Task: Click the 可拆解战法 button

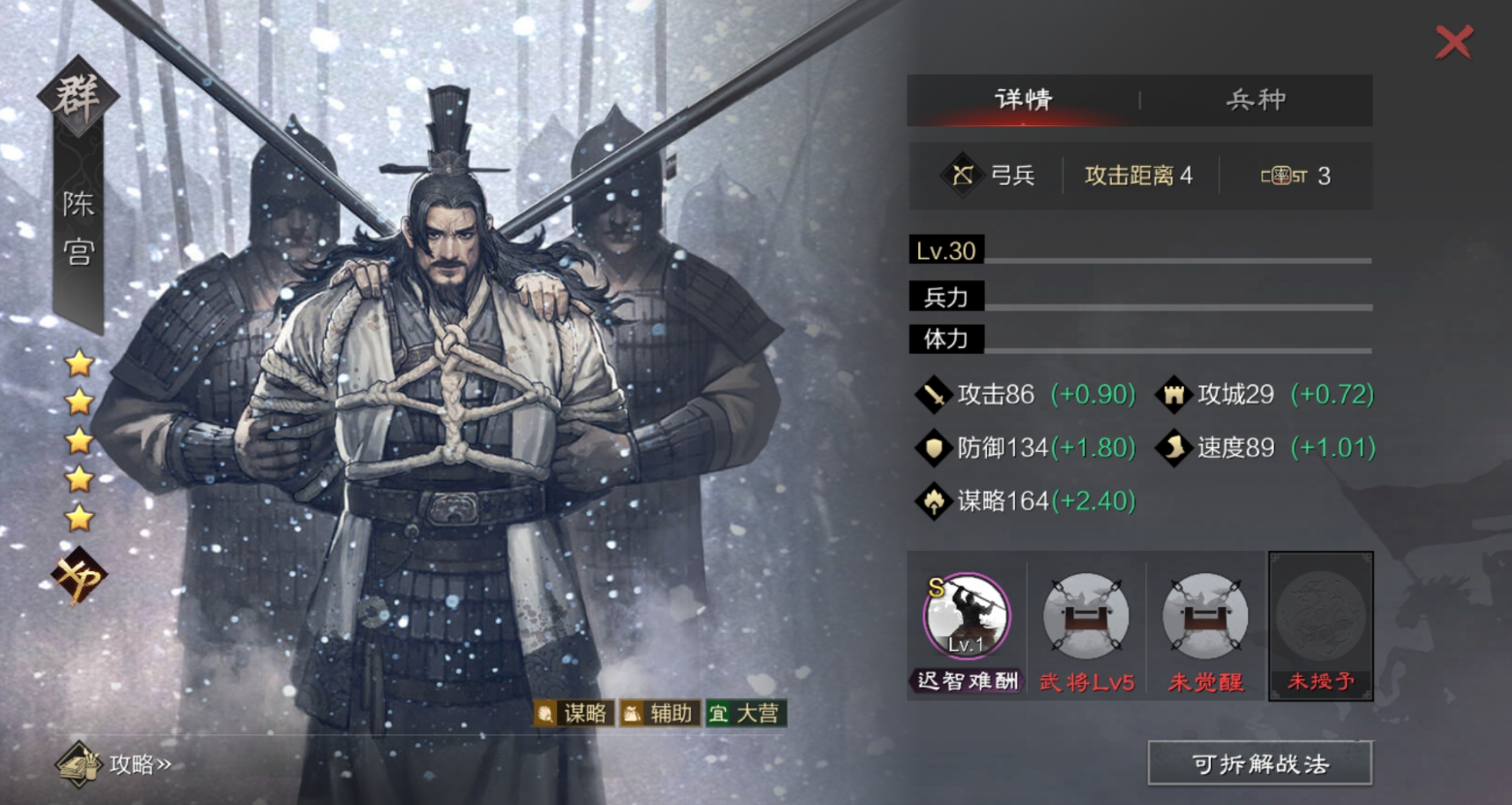Action: (x=1260, y=763)
